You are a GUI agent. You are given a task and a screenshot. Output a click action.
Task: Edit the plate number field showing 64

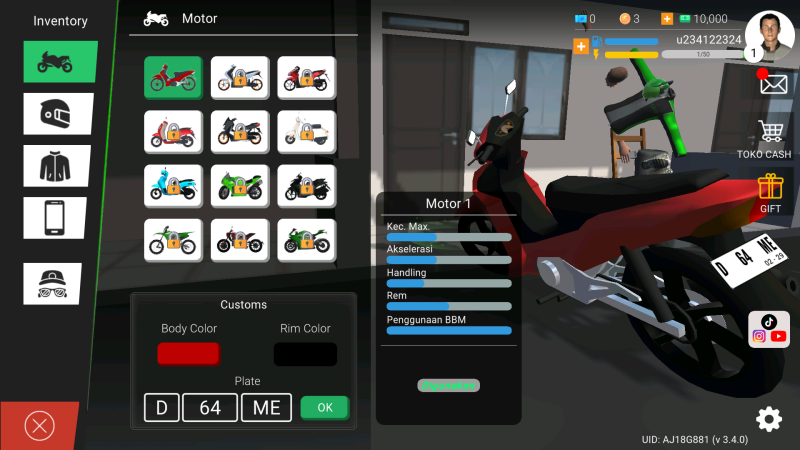(x=210, y=407)
